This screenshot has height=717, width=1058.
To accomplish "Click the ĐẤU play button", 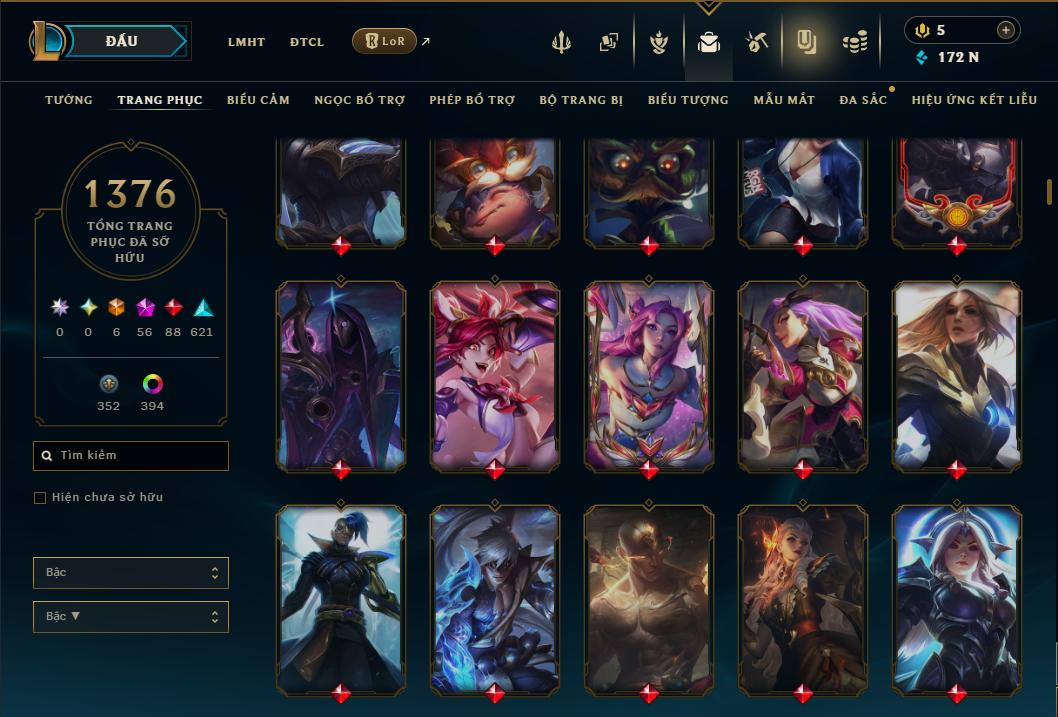I will (122, 41).
